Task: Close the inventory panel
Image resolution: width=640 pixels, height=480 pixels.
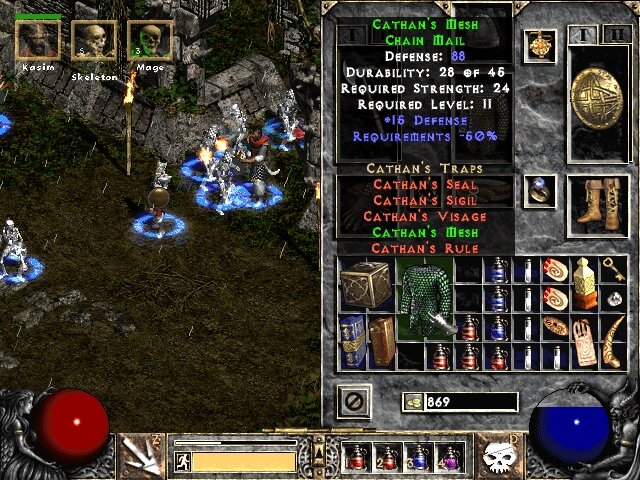Action: point(355,402)
